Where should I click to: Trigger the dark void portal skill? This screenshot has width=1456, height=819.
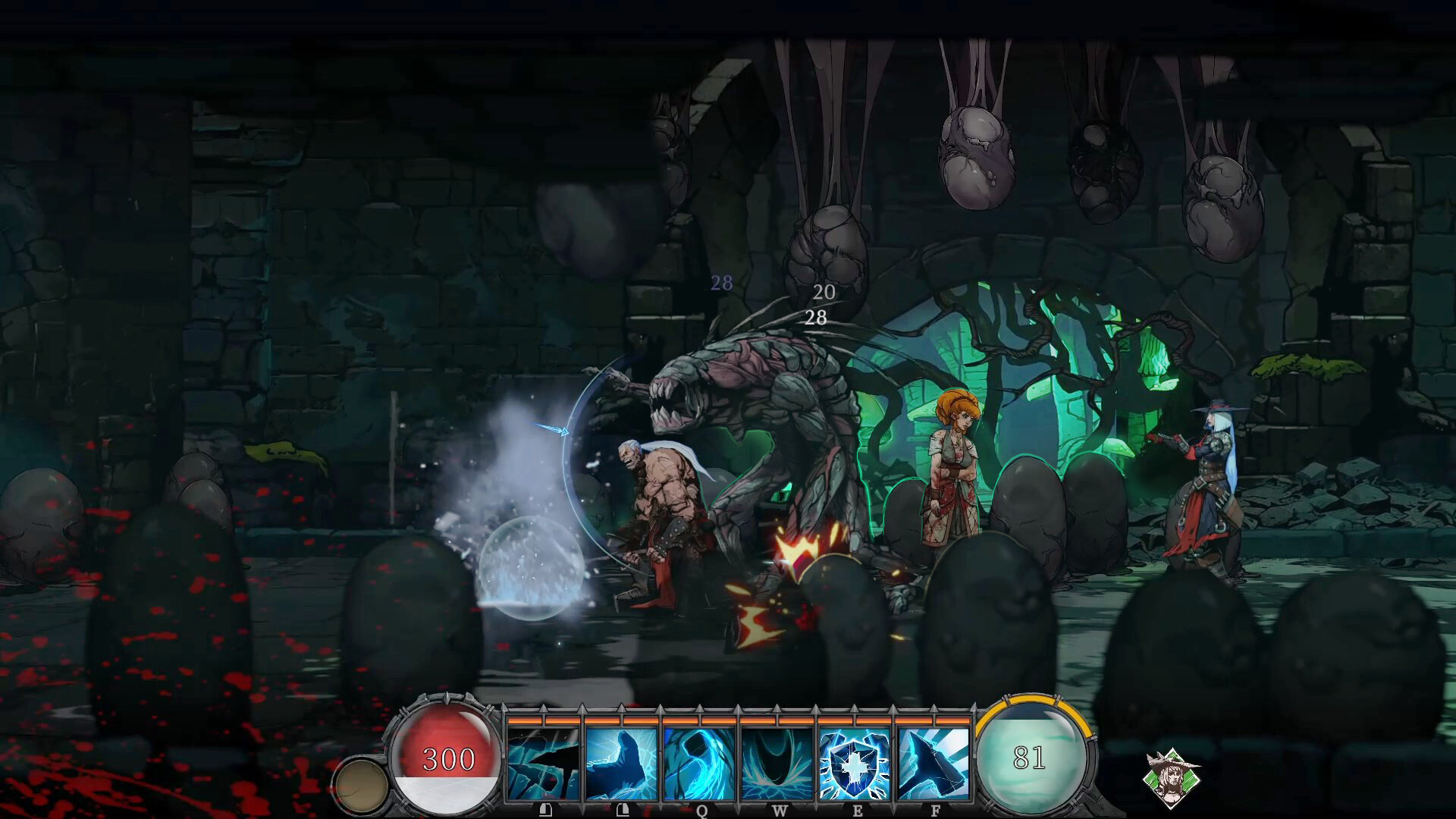pyautogui.click(x=778, y=764)
